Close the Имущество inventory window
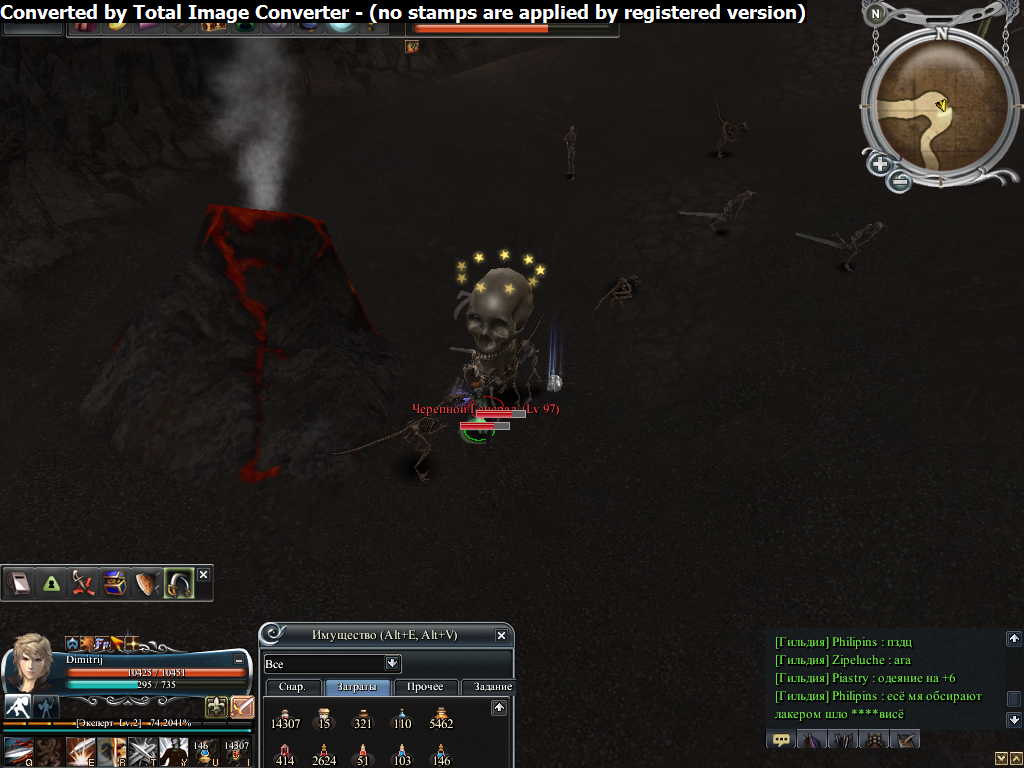 coord(501,635)
